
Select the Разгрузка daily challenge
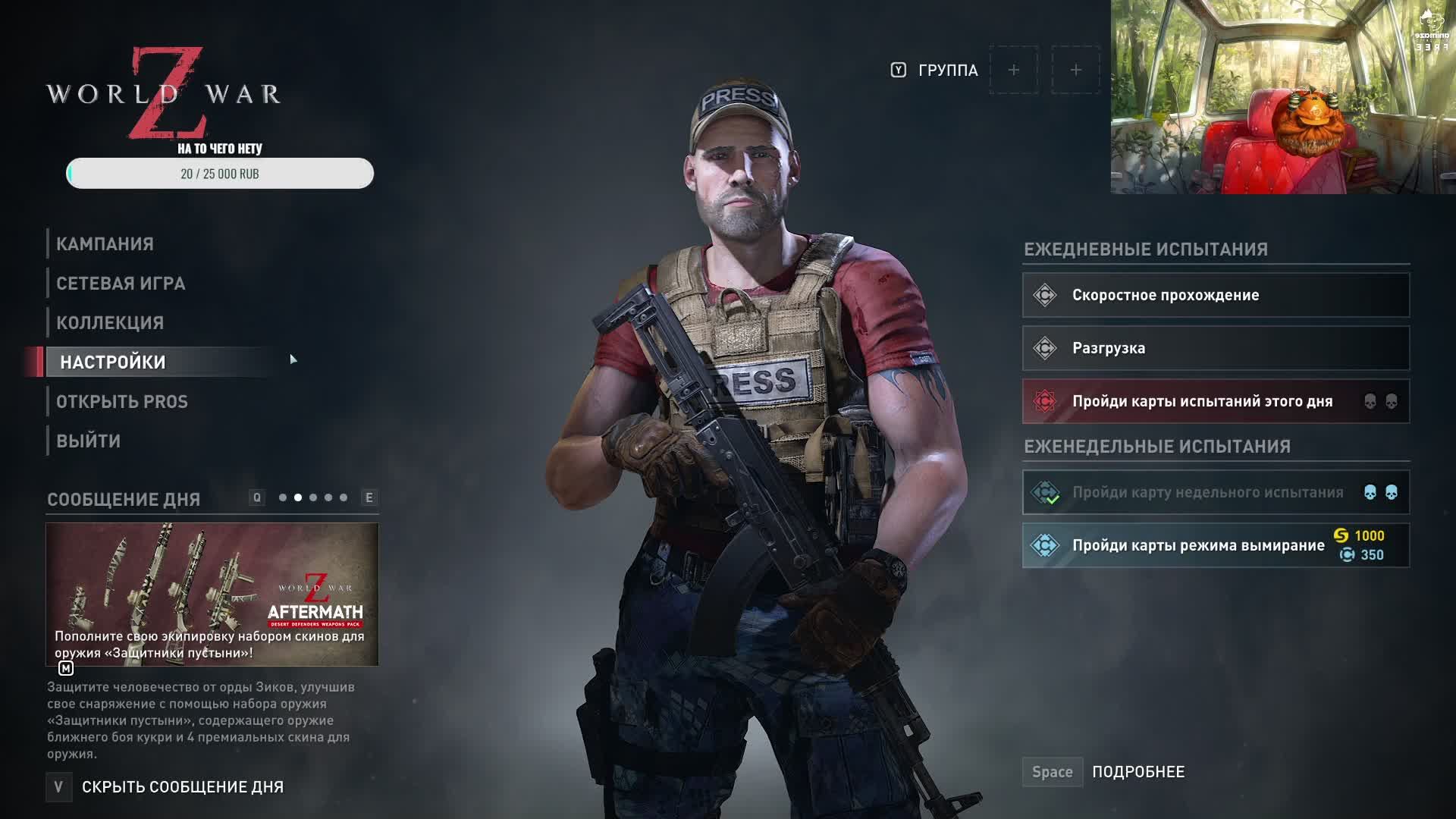(x=1216, y=348)
